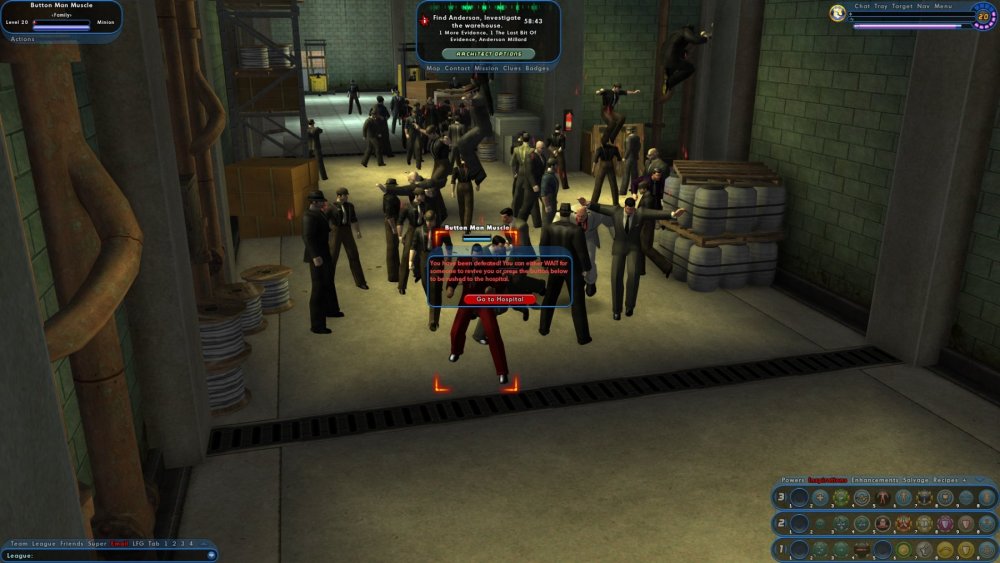Viewport: 1000px width, 563px height.
Task: Toggle the Chat window from the top bar
Action: coord(862,6)
